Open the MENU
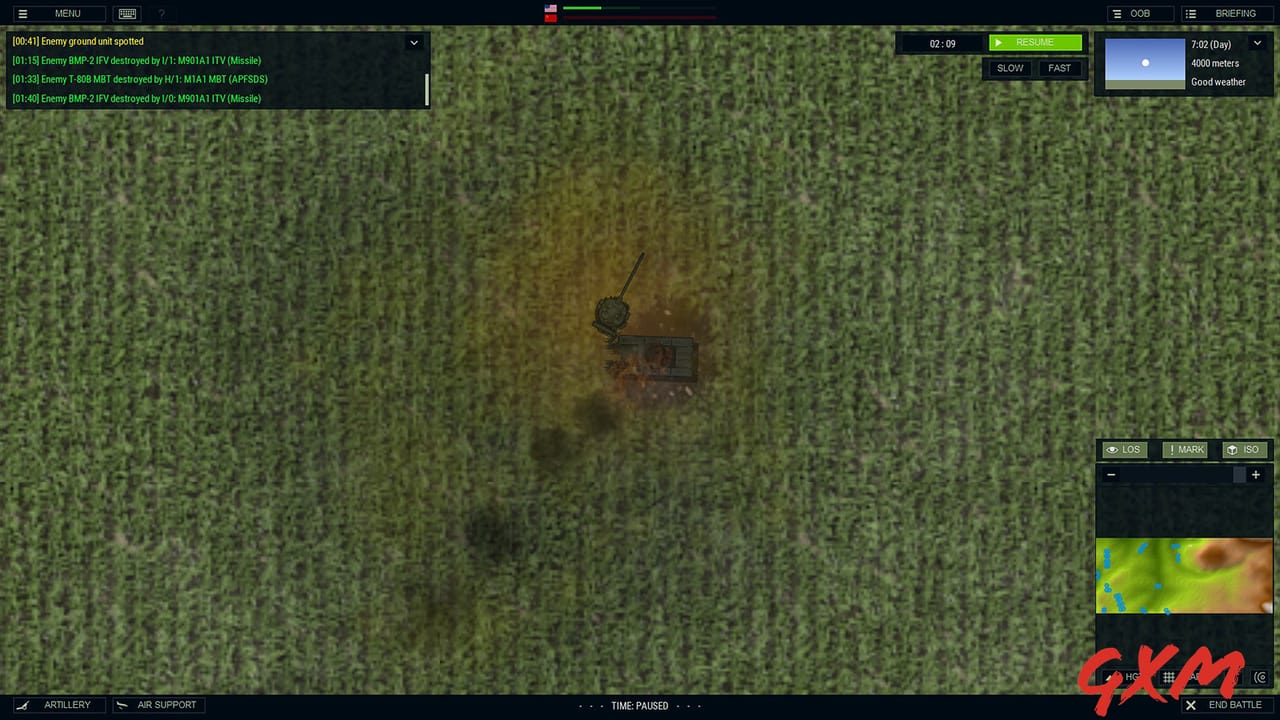 (x=60, y=13)
